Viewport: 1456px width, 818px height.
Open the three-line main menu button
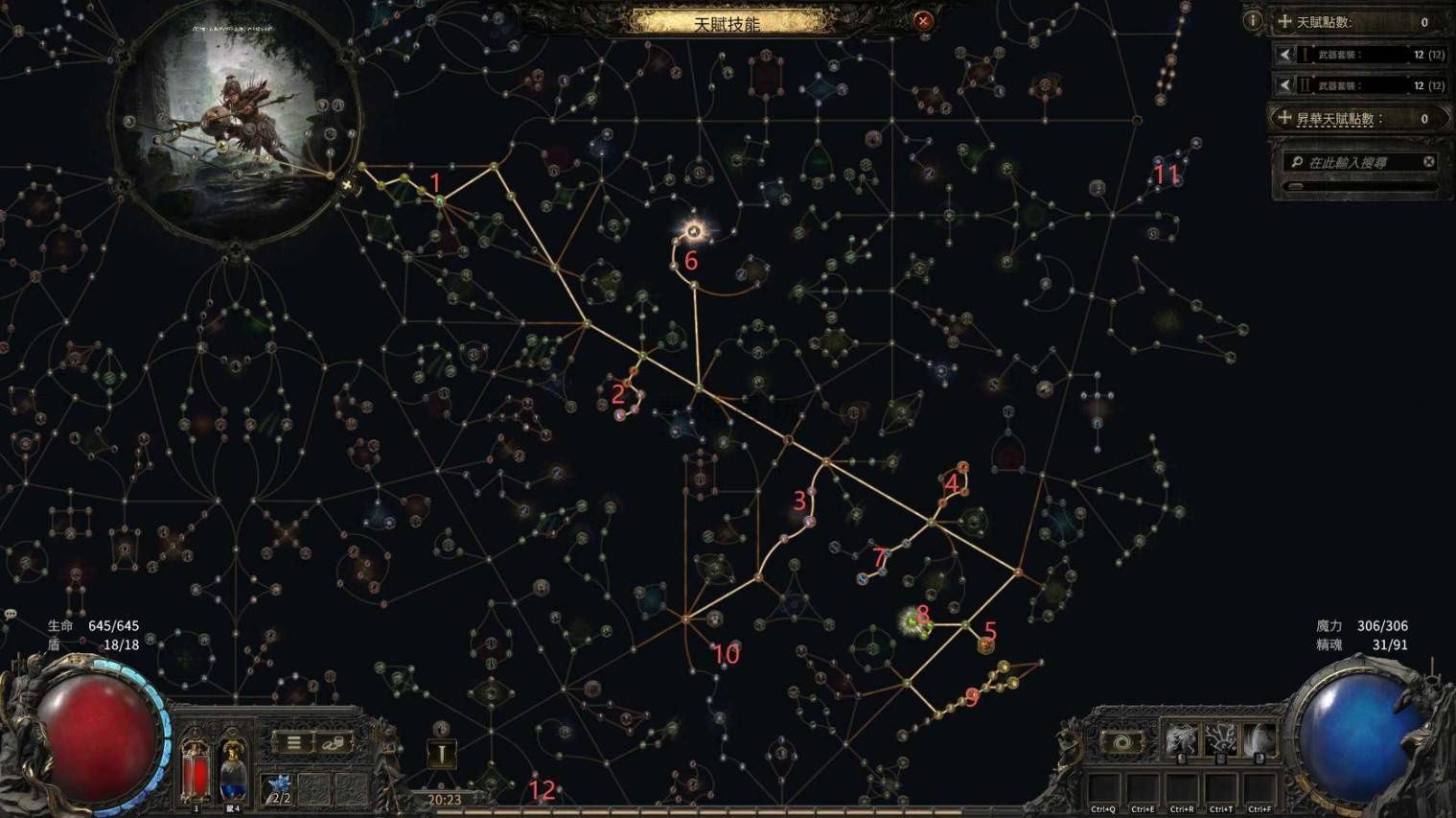(294, 742)
